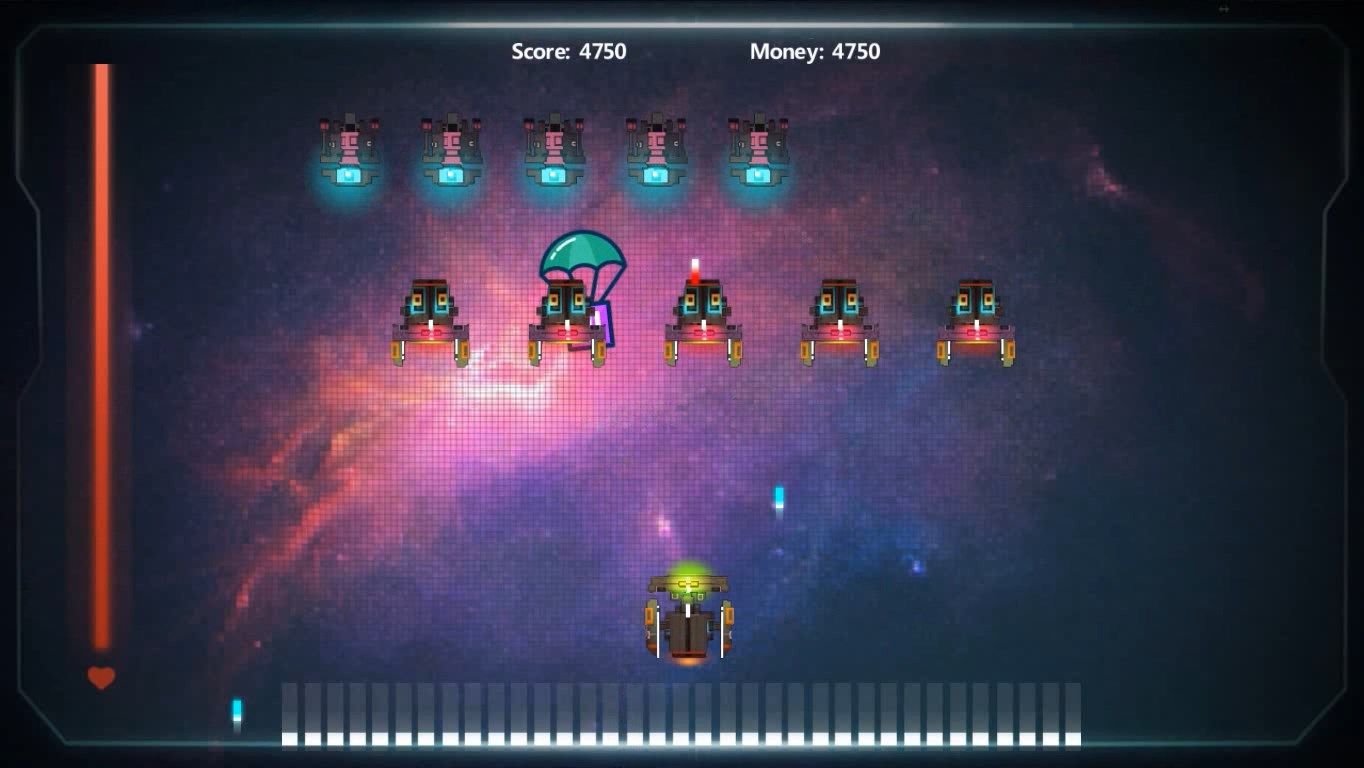Click the leftmost pink turret invader
This screenshot has width=1364, height=768.
coord(350,150)
